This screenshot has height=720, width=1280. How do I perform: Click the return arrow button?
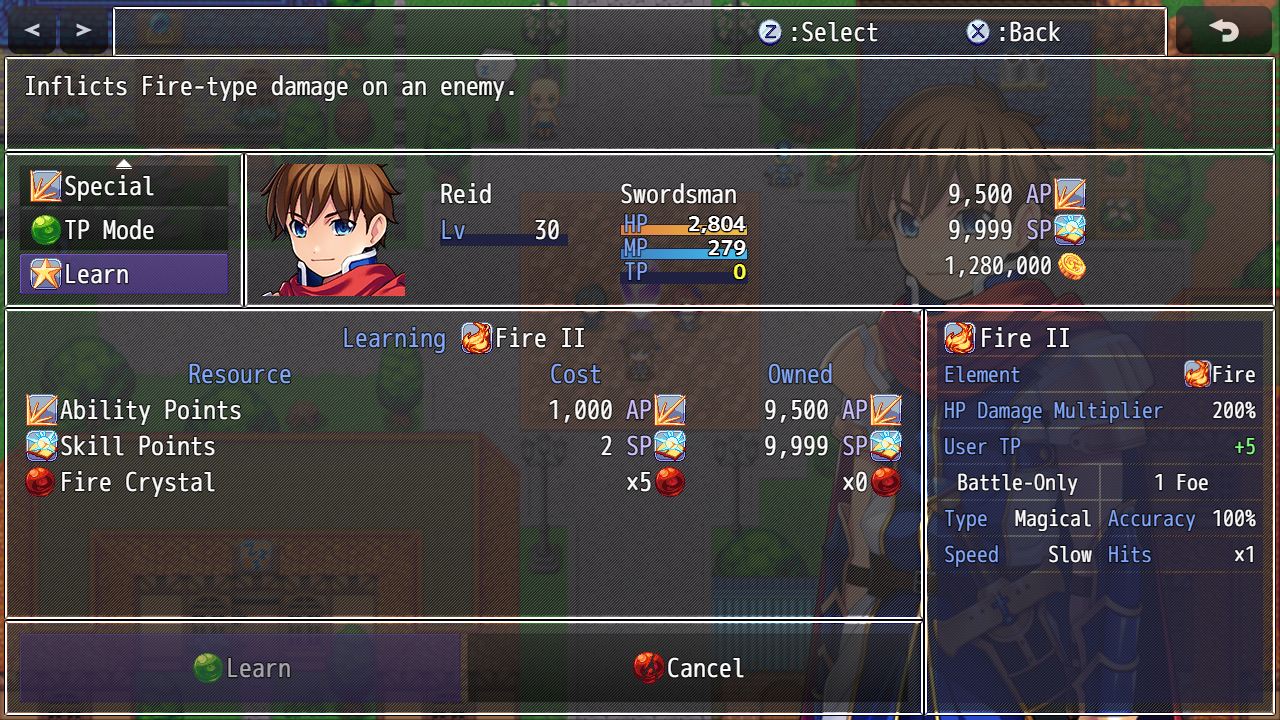pos(1223,31)
